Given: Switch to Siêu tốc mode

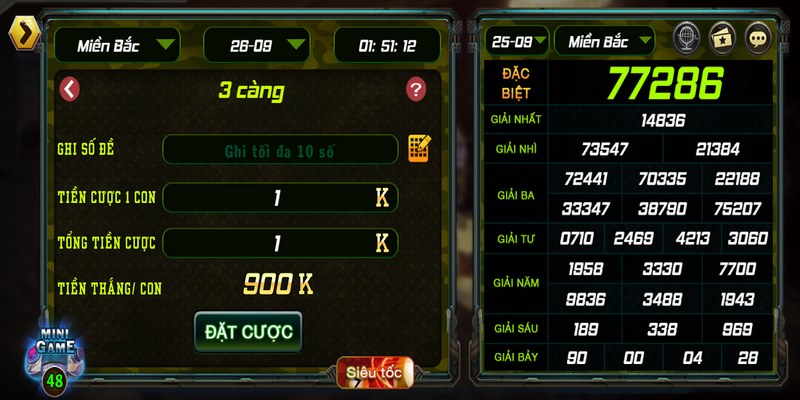Looking at the screenshot, I should (x=375, y=373).
